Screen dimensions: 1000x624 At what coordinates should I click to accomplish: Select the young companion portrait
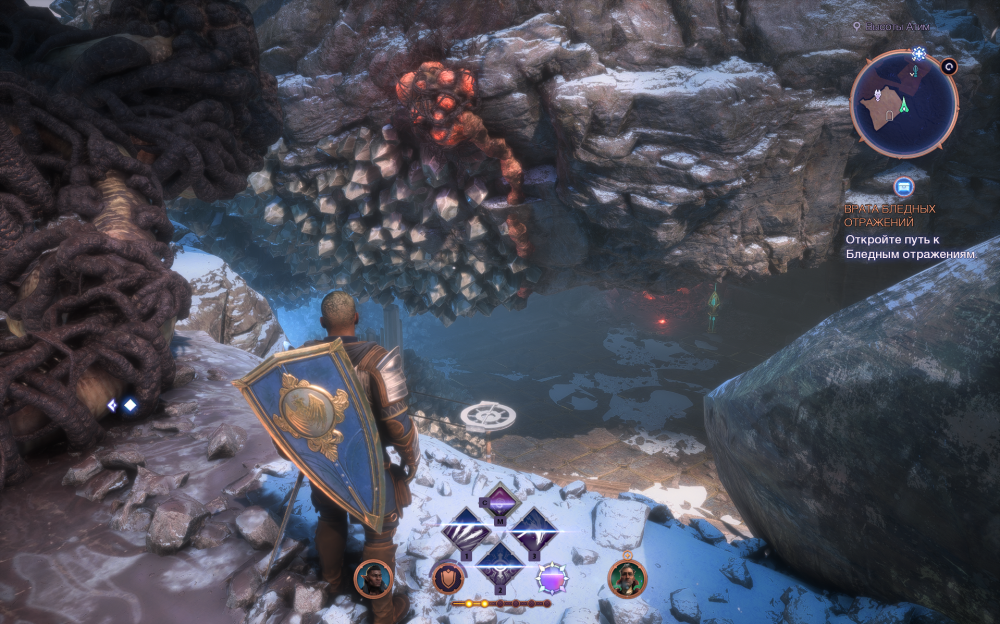[x=372, y=579]
